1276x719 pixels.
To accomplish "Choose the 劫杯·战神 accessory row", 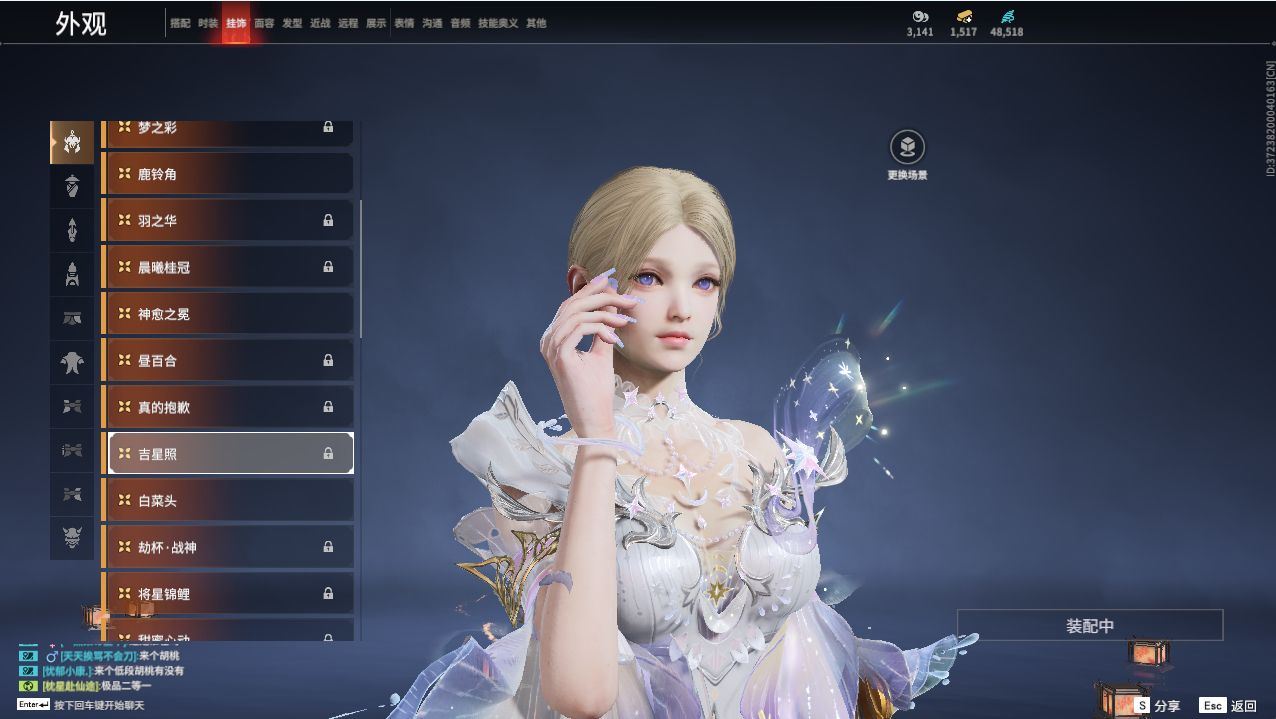I will tap(228, 547).
